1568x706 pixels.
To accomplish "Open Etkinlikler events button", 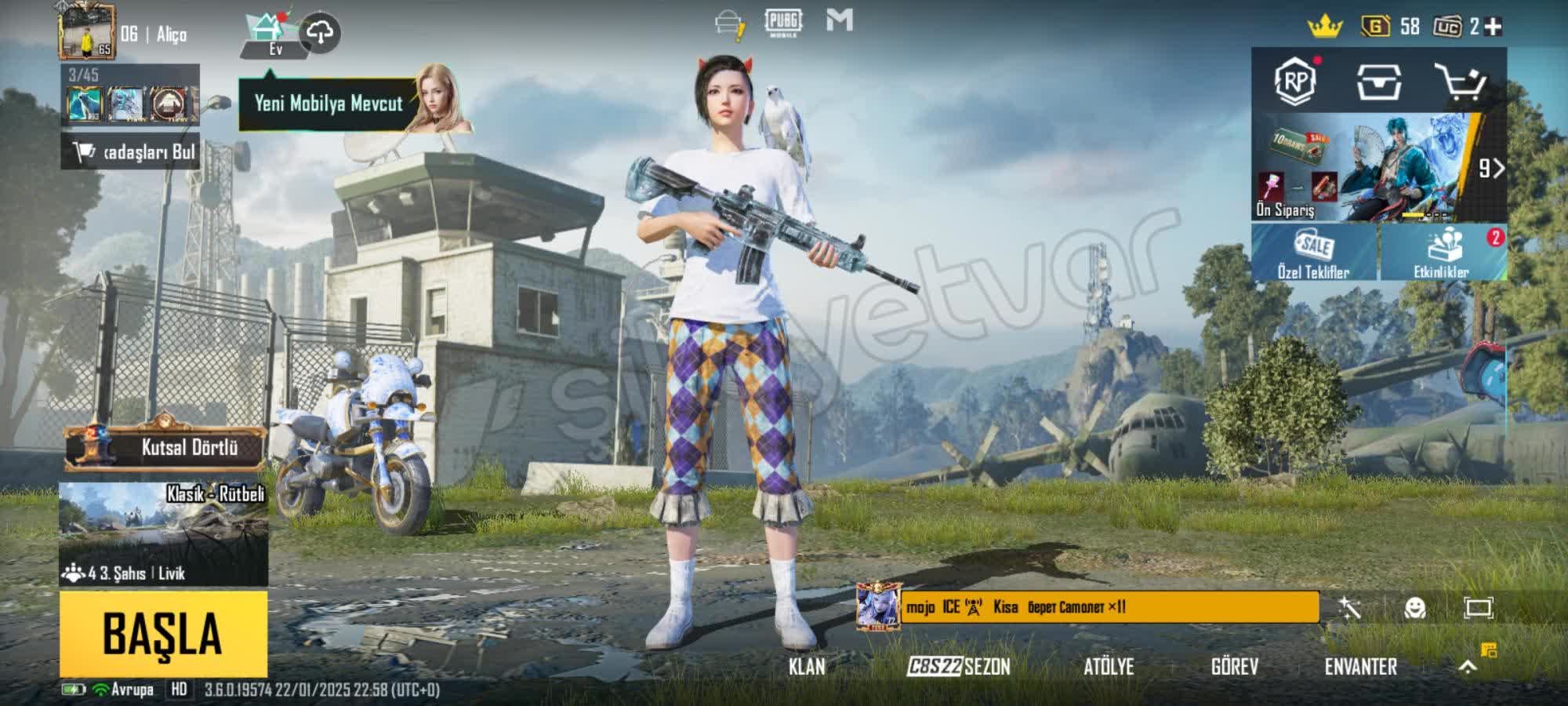I will [x=1443, y=253].
